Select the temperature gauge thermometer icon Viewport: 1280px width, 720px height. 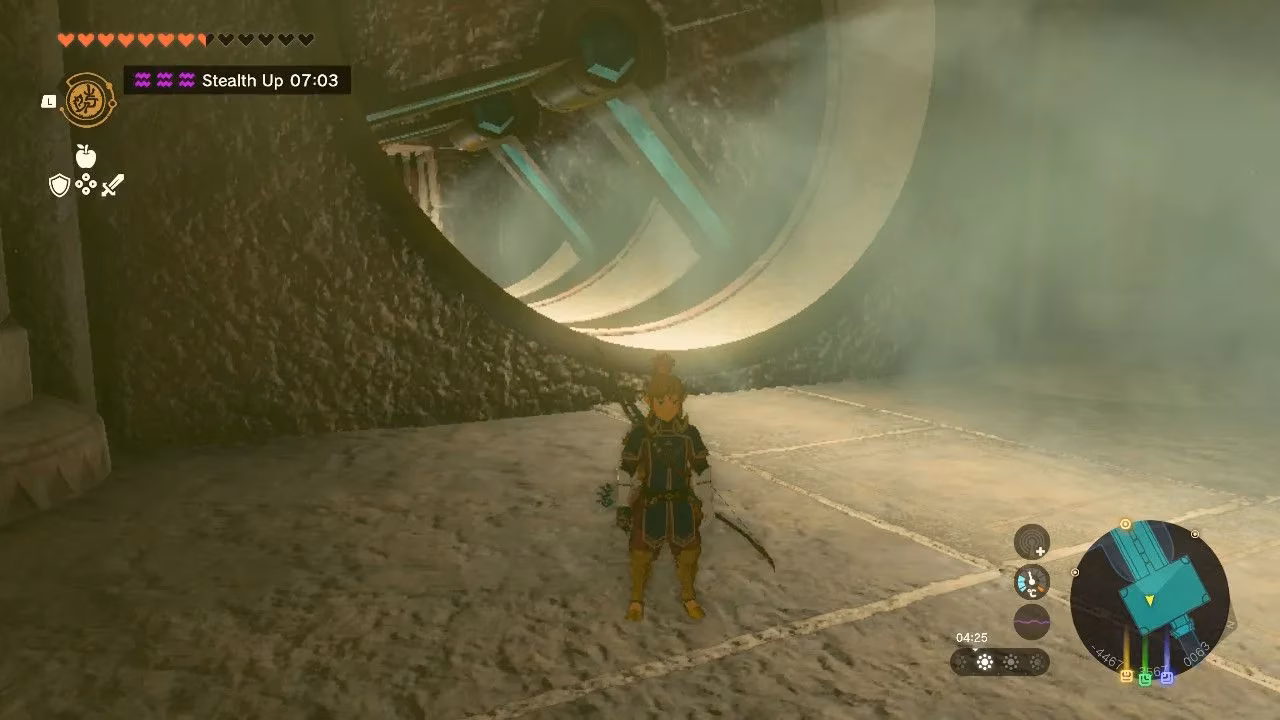point(1031,580)
